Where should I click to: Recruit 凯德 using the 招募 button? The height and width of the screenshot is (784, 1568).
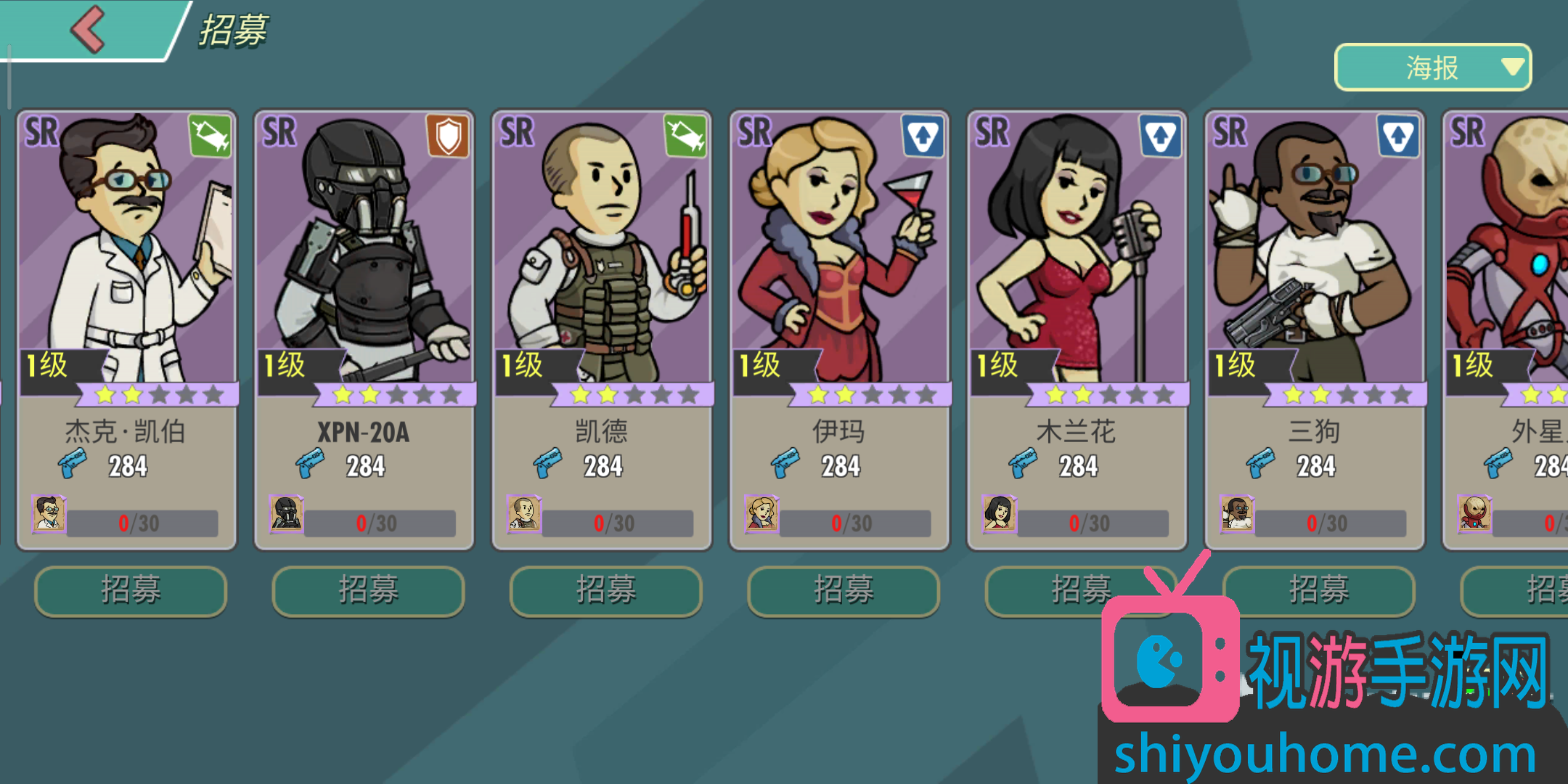pyautogui.click(x=605, y=590)
